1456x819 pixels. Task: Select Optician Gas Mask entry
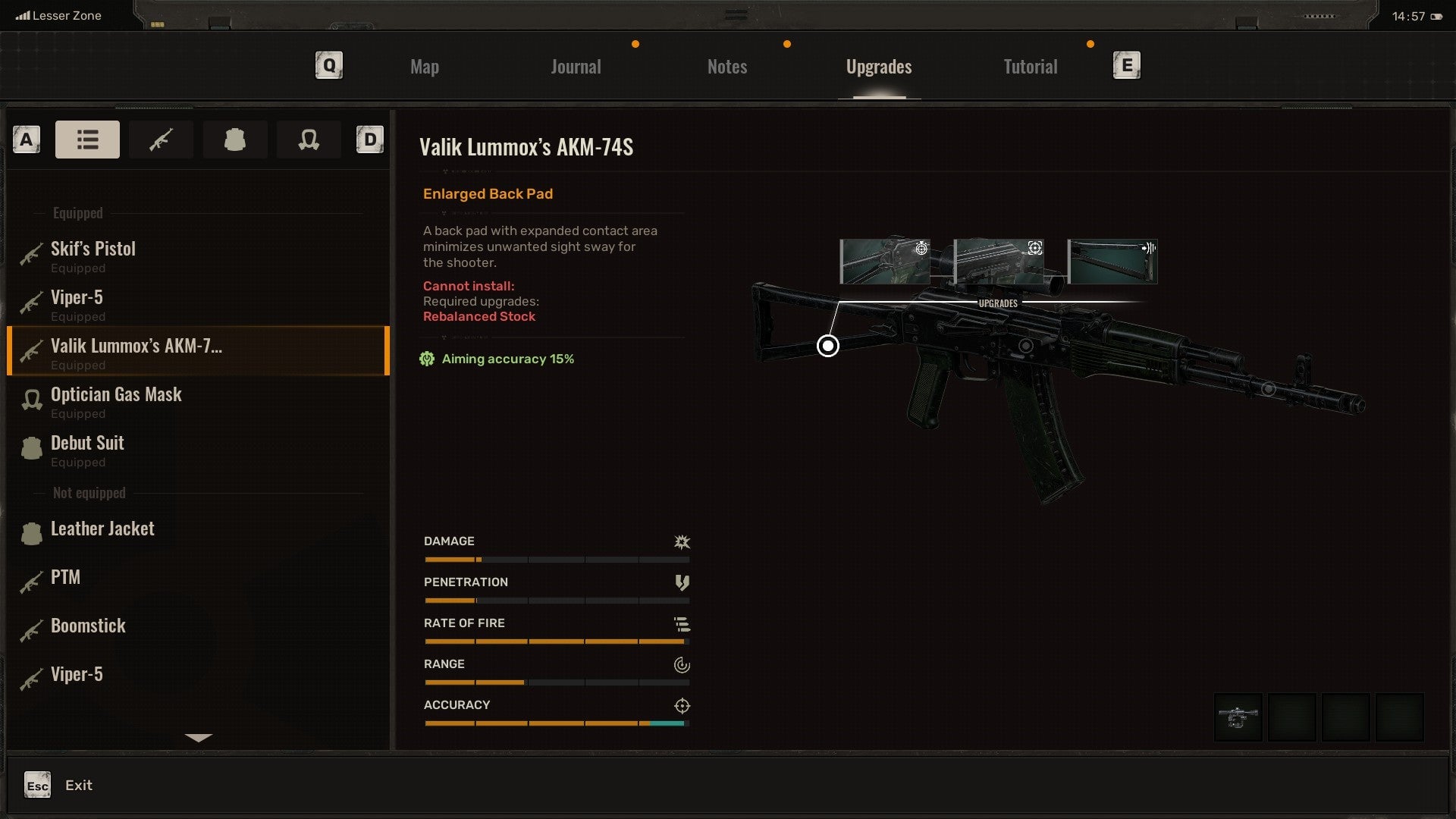pos(116,401)
